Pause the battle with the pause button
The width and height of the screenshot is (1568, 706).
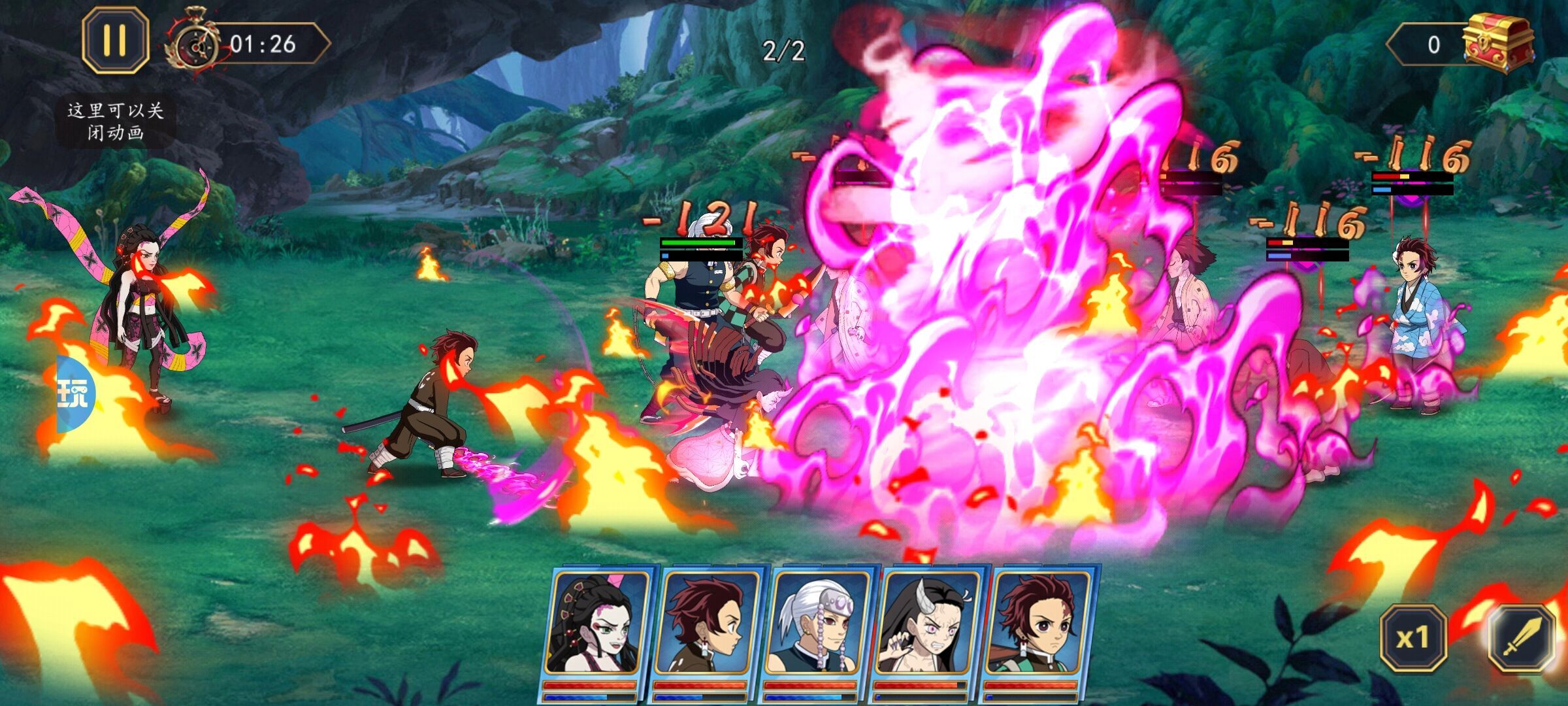tap(115, 41)
